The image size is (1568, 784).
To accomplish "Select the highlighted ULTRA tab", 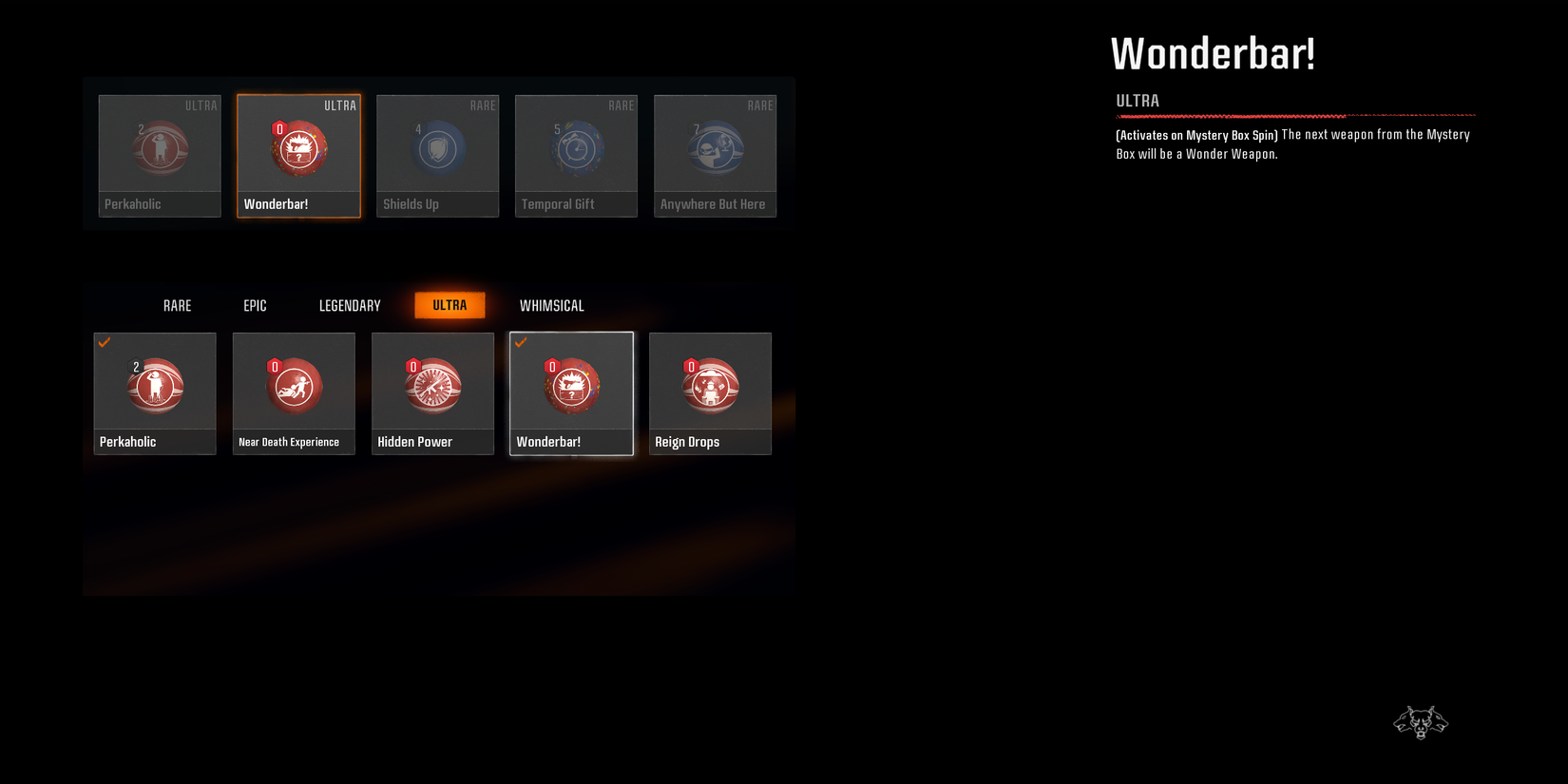I will click(449, 305).
